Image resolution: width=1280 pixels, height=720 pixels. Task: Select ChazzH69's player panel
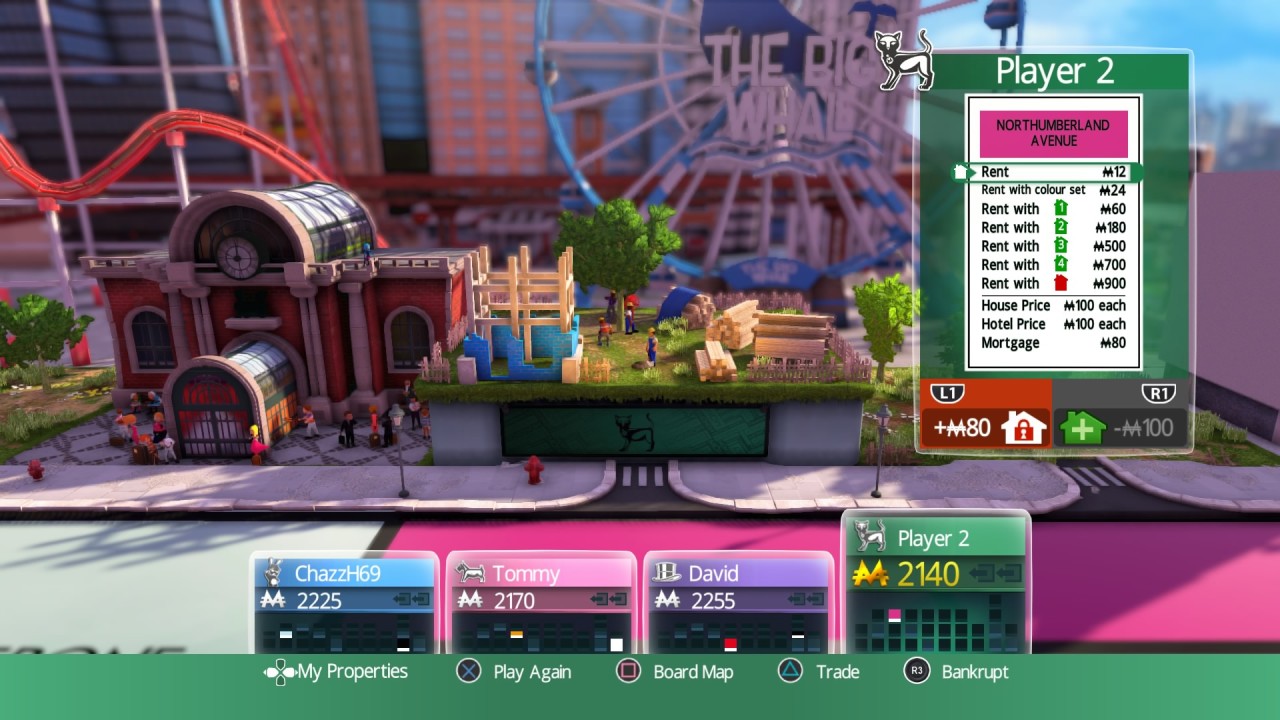[x=345, y=602]
